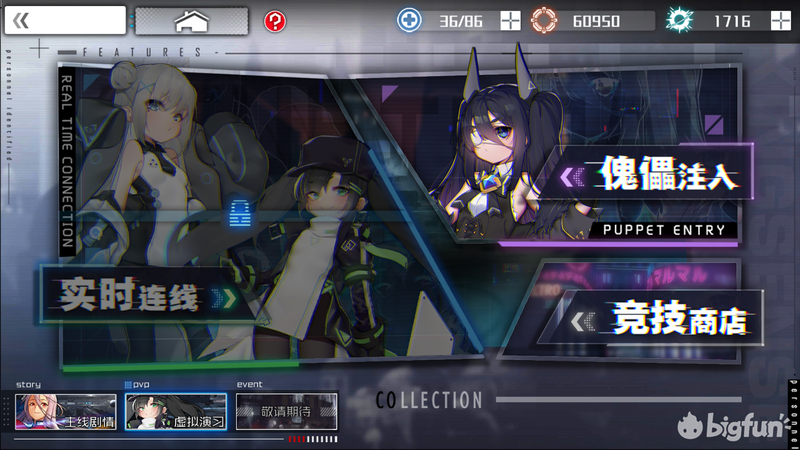Select the pvp 虚拟演习 tab
The height and width of the screenshot is (450, 800).
176,411
